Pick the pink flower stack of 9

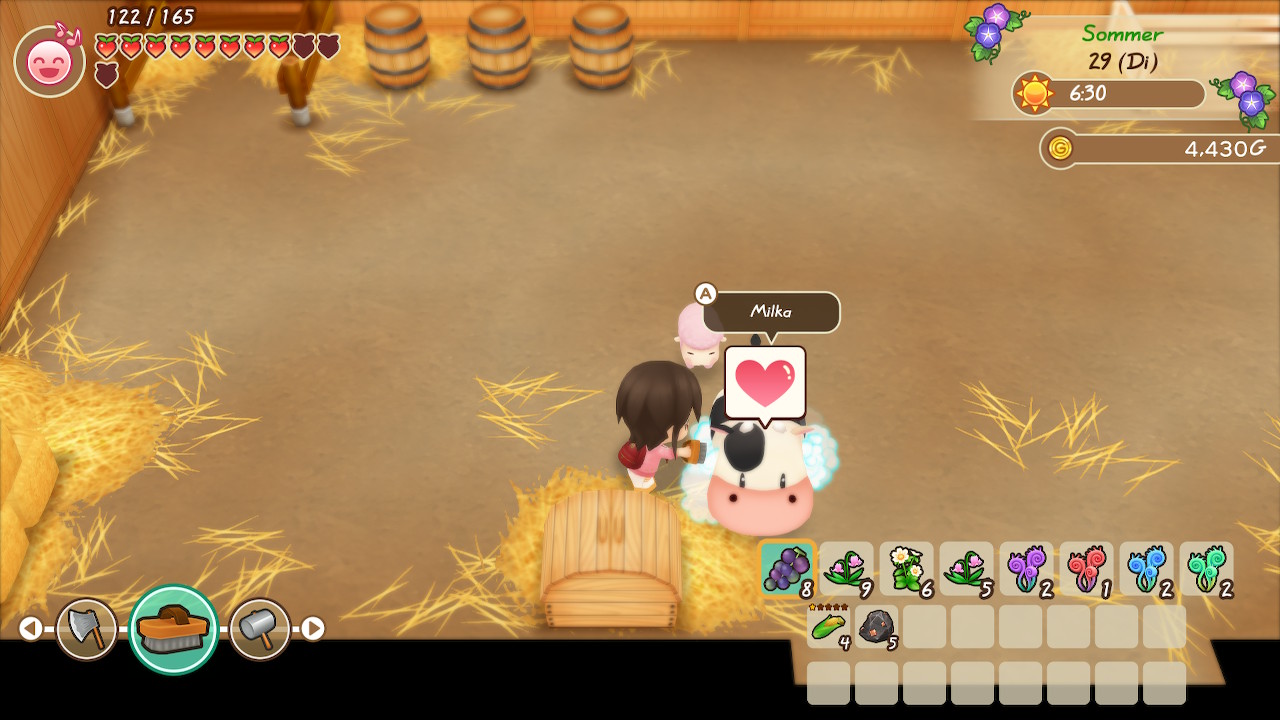coord(846,569)
